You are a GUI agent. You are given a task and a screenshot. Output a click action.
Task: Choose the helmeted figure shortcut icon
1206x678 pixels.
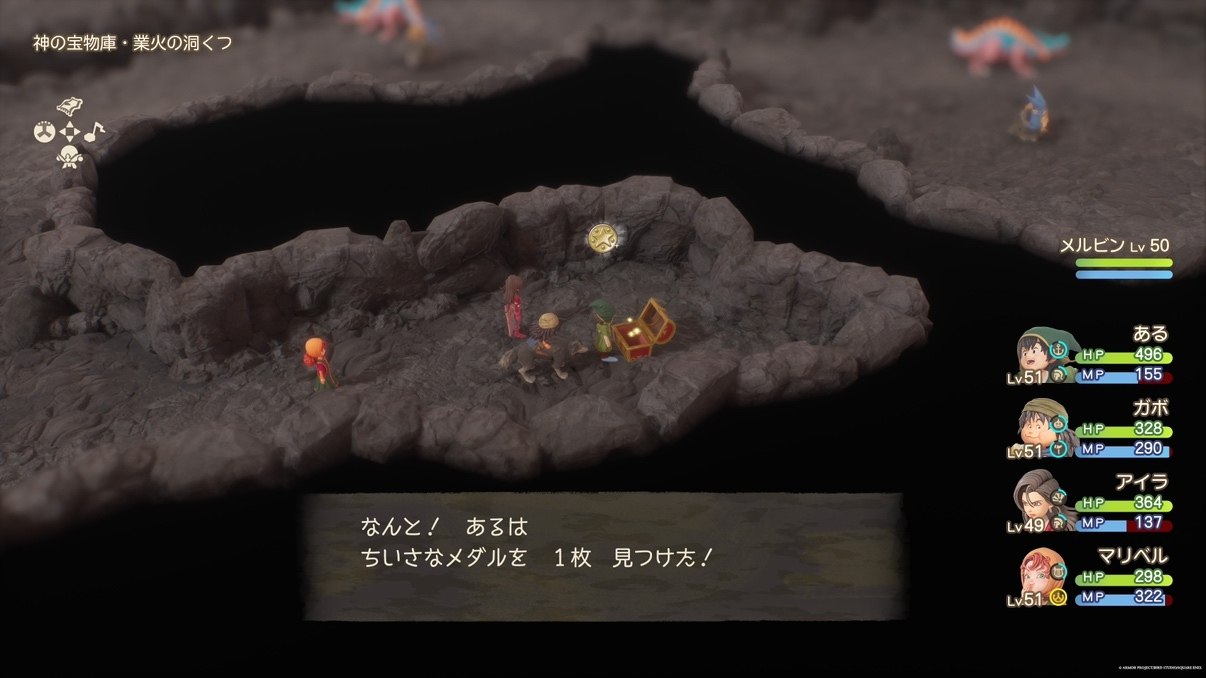69,157
